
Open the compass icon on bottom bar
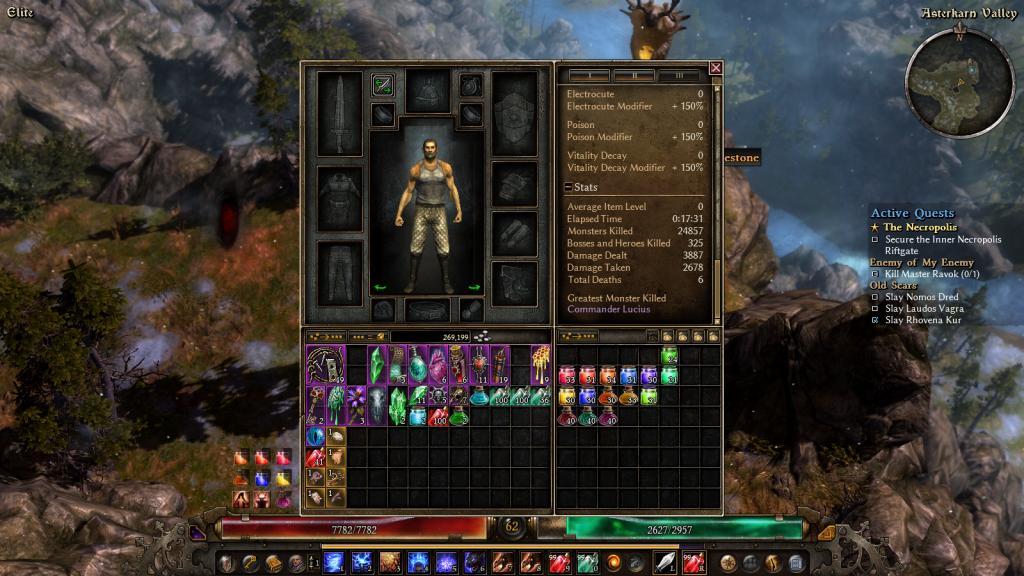point(728,562)
